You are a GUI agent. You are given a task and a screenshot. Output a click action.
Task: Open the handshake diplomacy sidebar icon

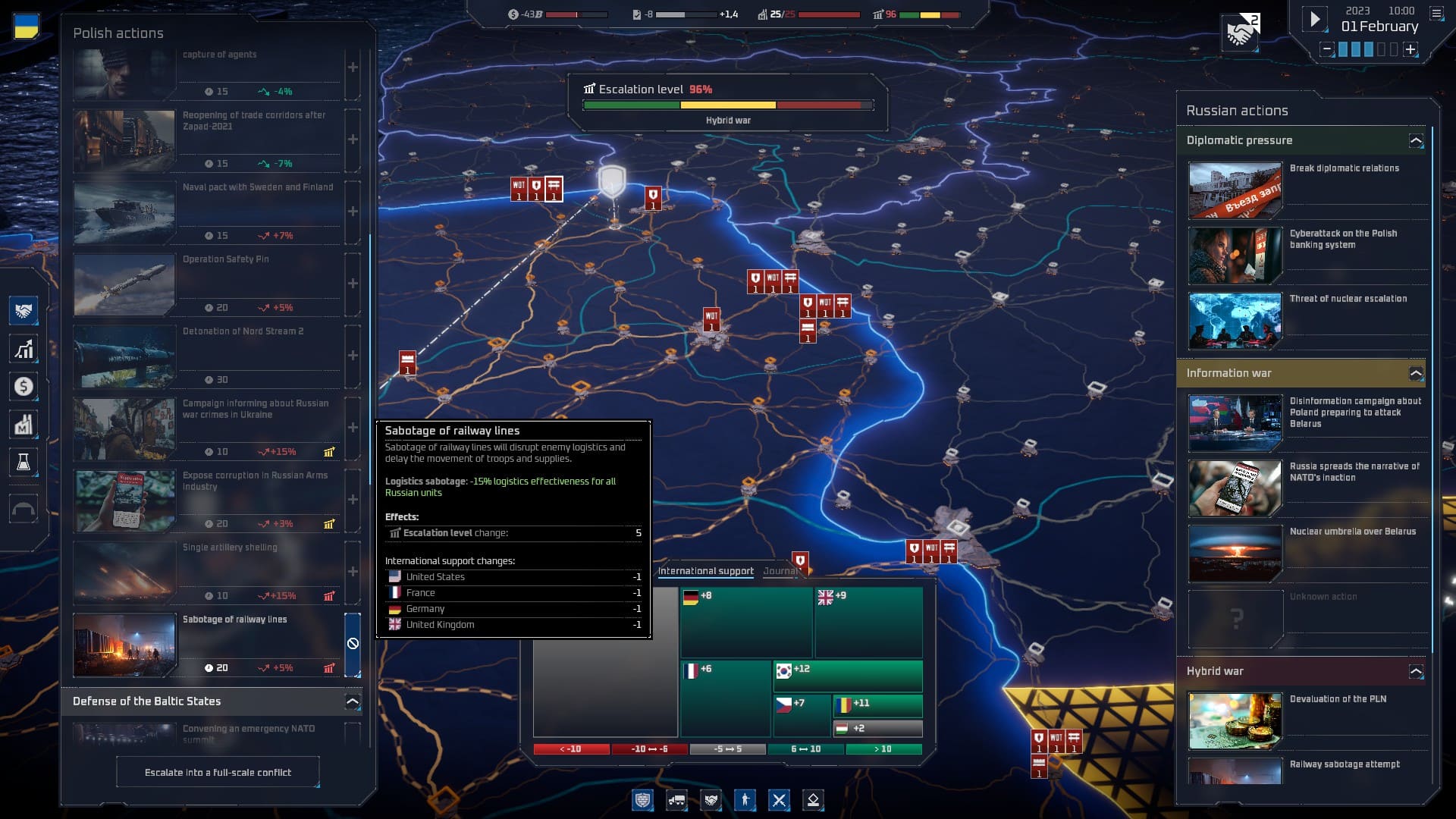point(24,311)
